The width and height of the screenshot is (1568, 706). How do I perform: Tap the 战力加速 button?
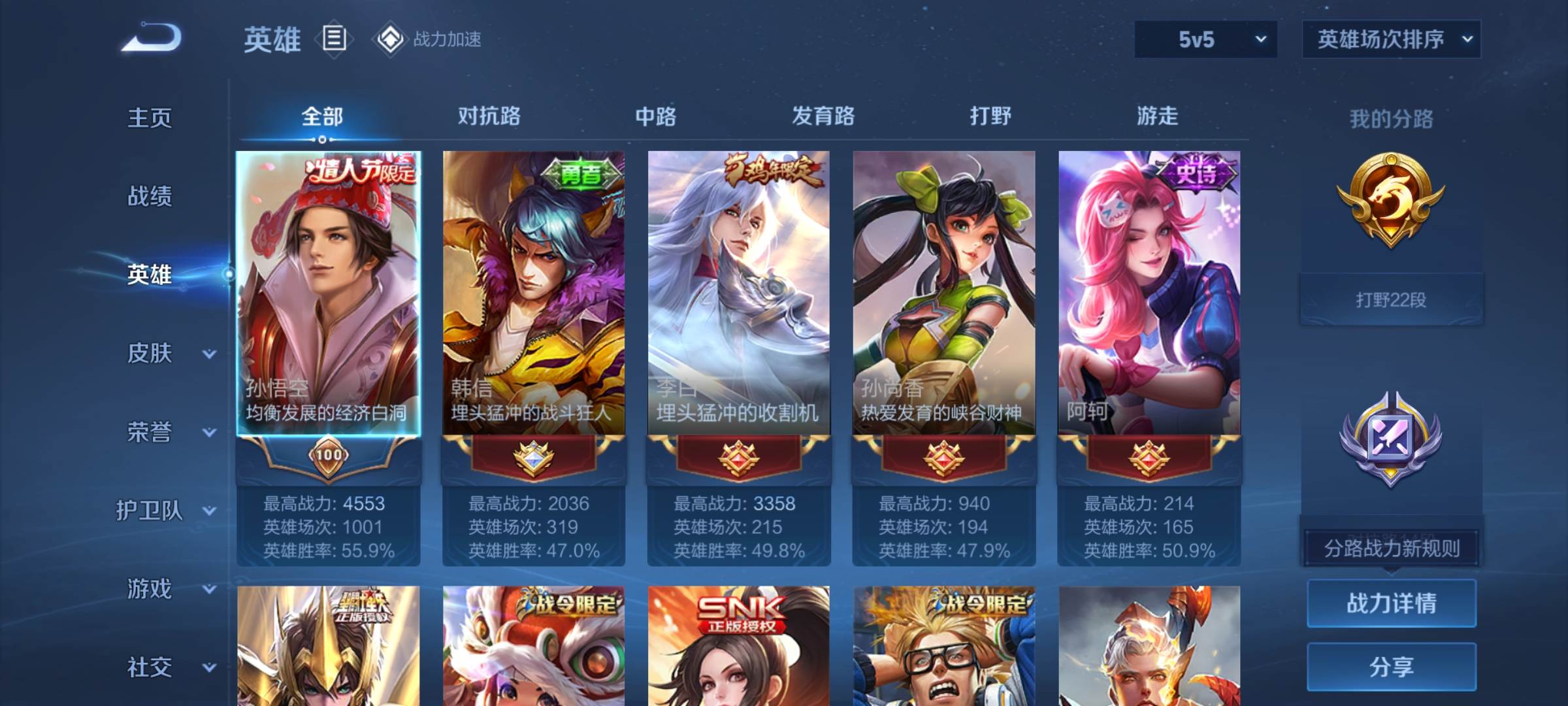coord(427,39)
